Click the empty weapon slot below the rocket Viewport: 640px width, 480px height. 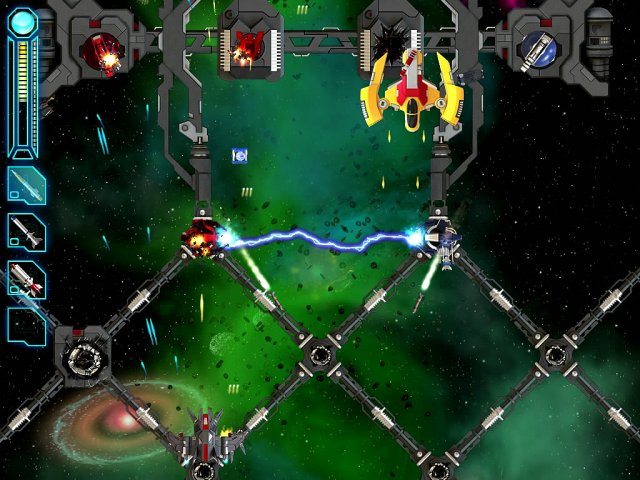[x=26, y=323]
